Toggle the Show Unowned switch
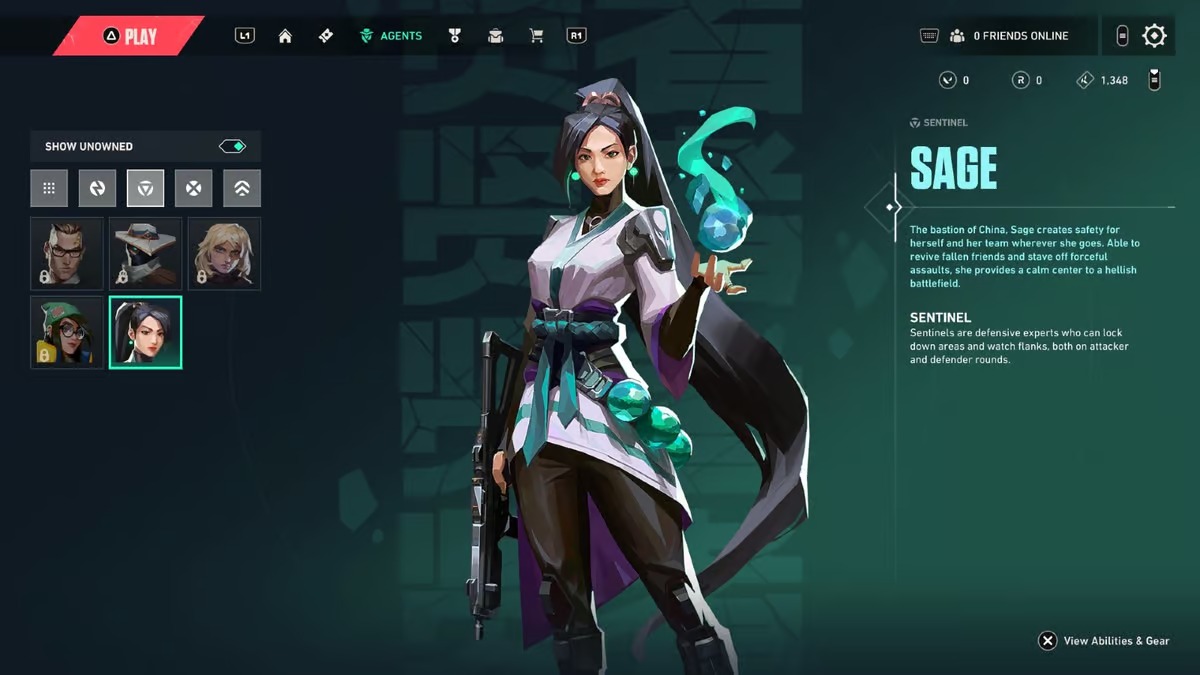This screenshot has width=1200, height=675. pyautogui.click(x=232, y=146)
